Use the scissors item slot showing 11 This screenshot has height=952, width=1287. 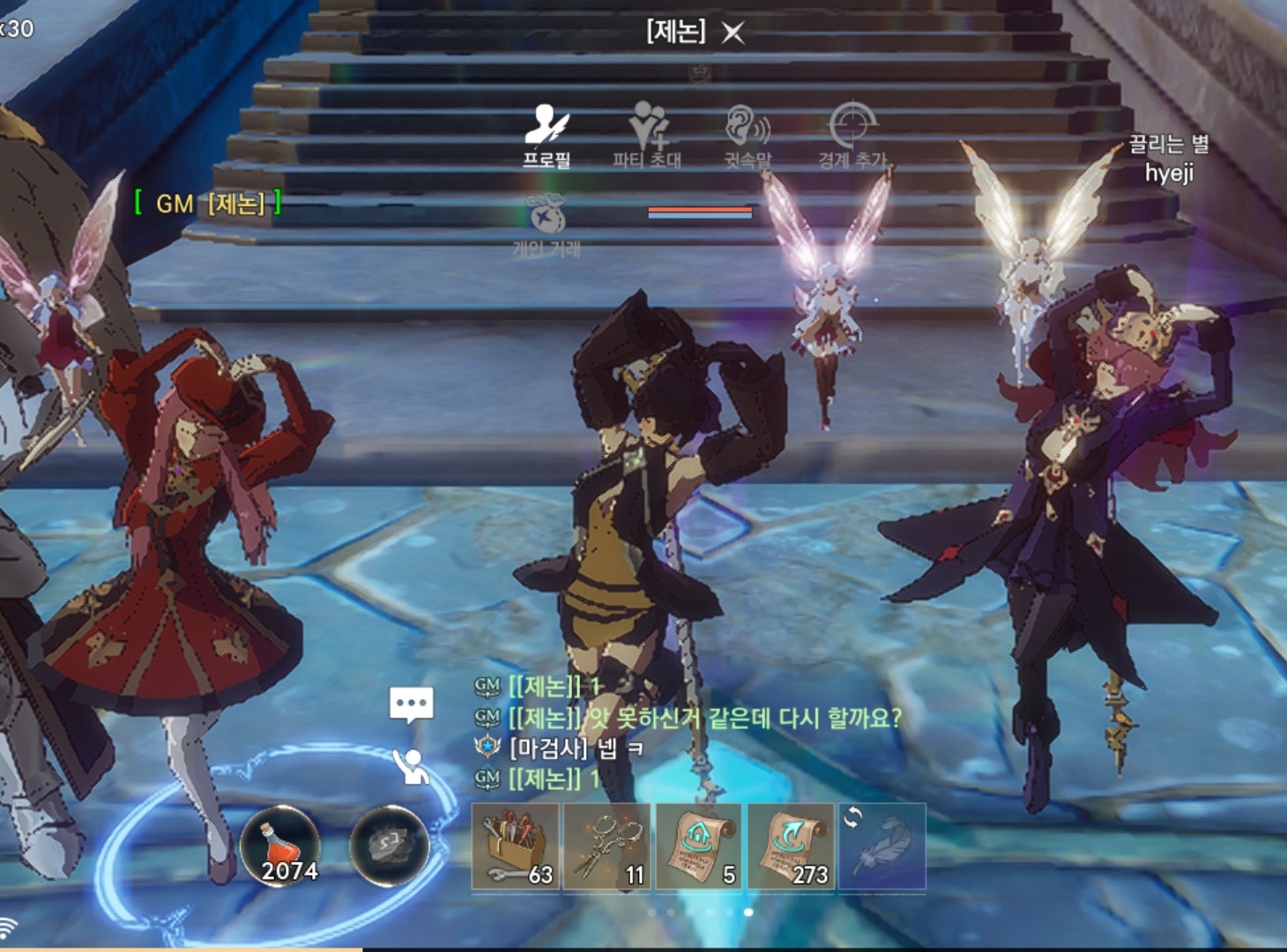(607, 846)
